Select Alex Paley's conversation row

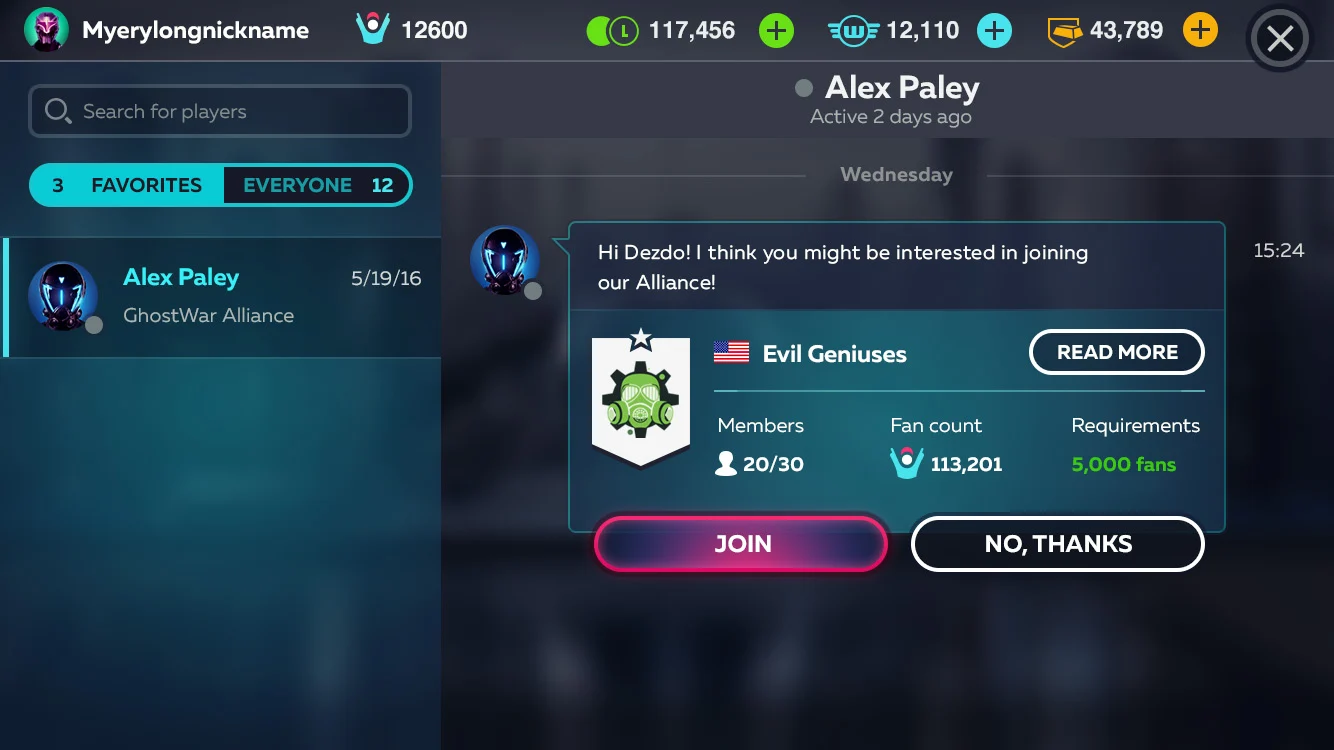click(222, 297)
